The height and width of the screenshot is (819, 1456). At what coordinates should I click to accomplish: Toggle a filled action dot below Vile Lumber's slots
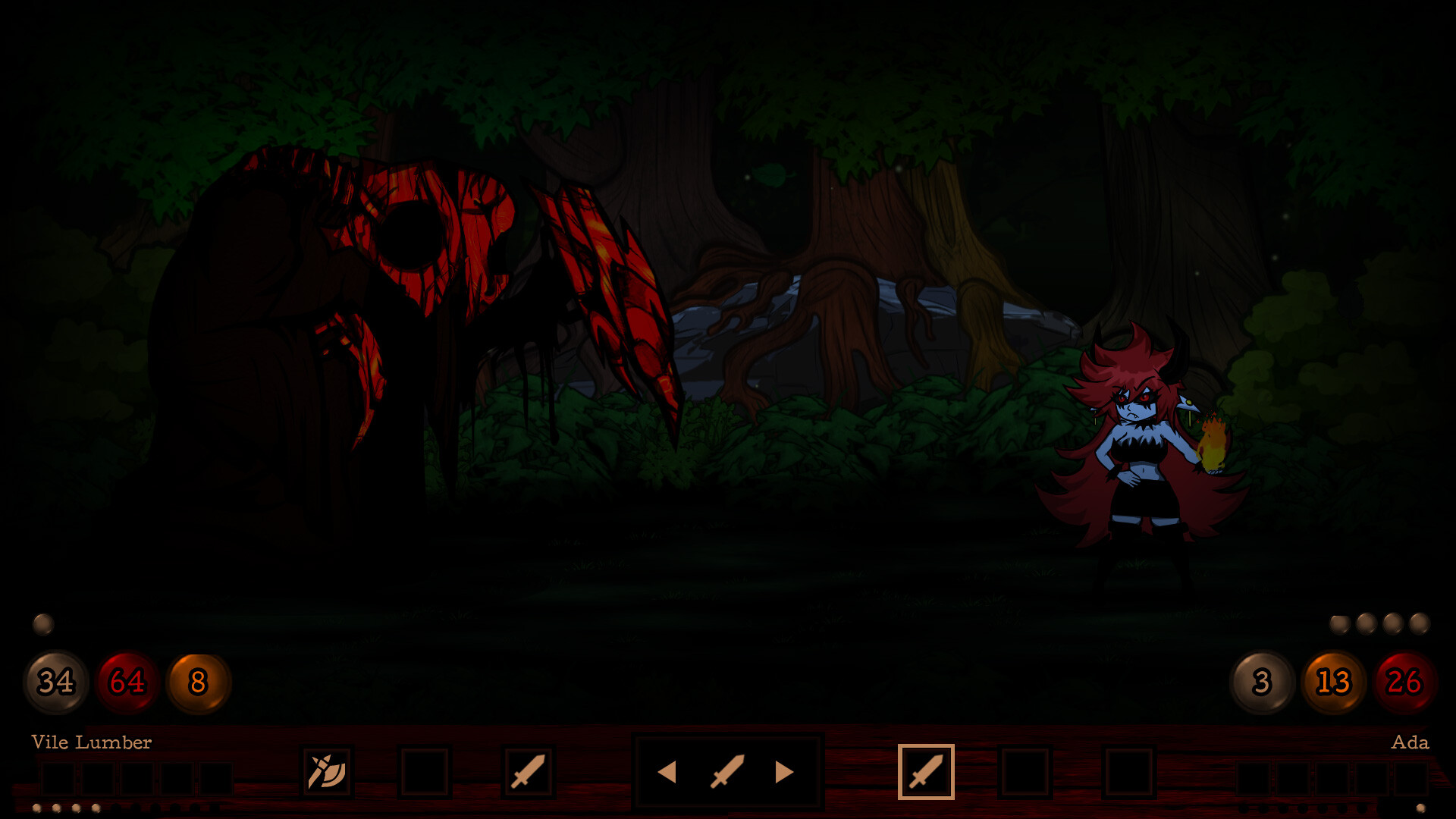pos(38,809)
